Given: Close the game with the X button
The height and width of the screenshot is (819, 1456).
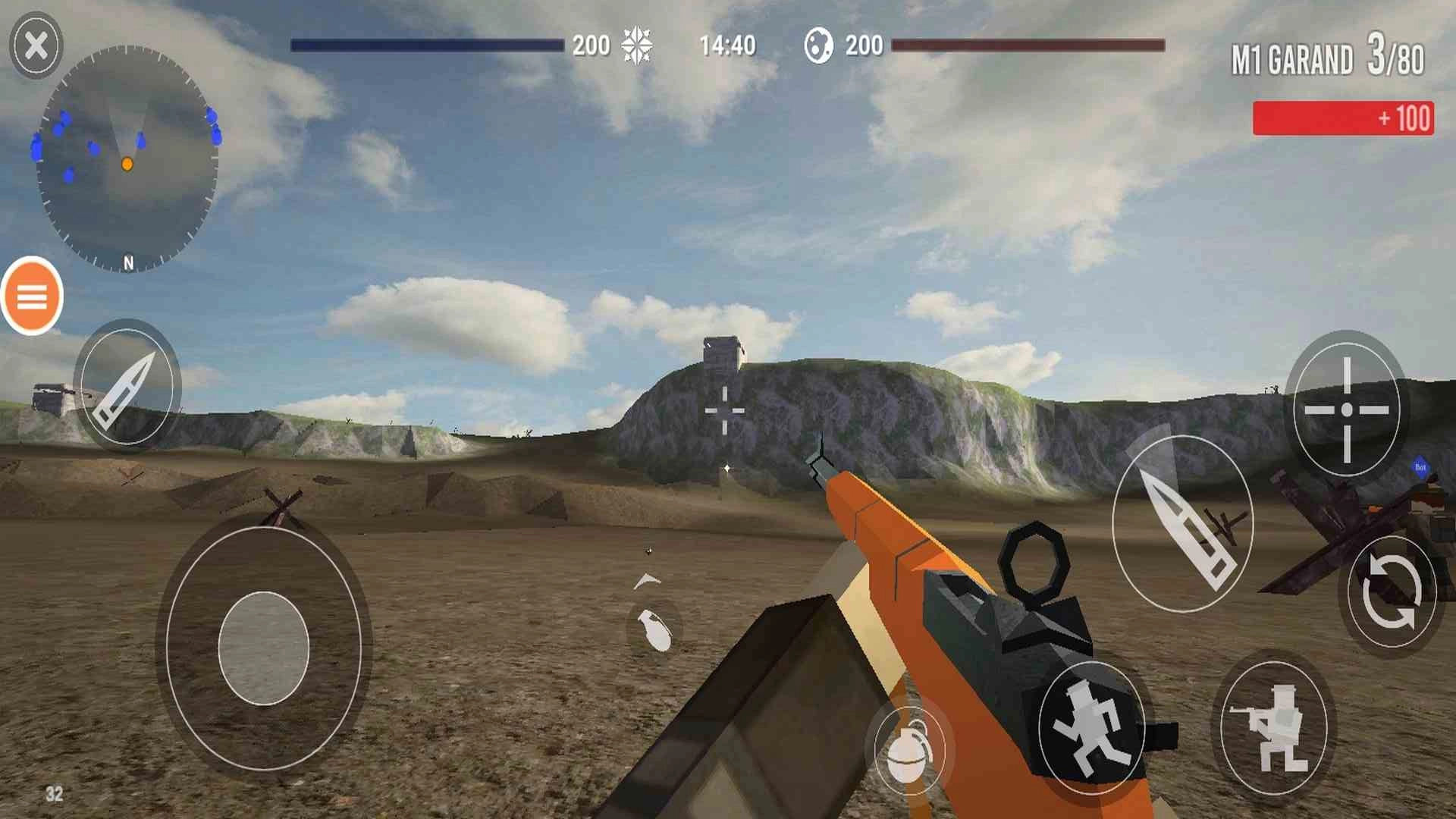Looking at the screenshot, I should pos(36,45).
